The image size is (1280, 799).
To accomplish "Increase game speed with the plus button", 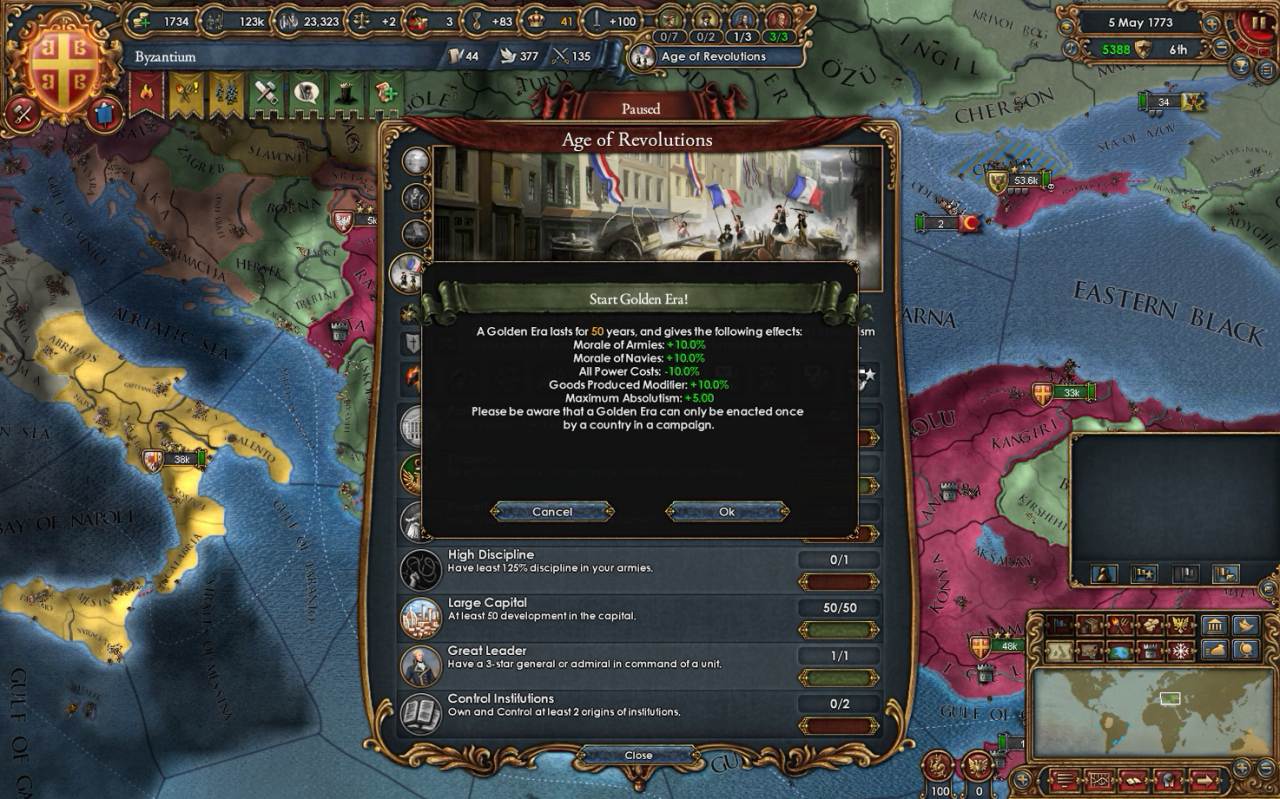I will coord(1213,21).
